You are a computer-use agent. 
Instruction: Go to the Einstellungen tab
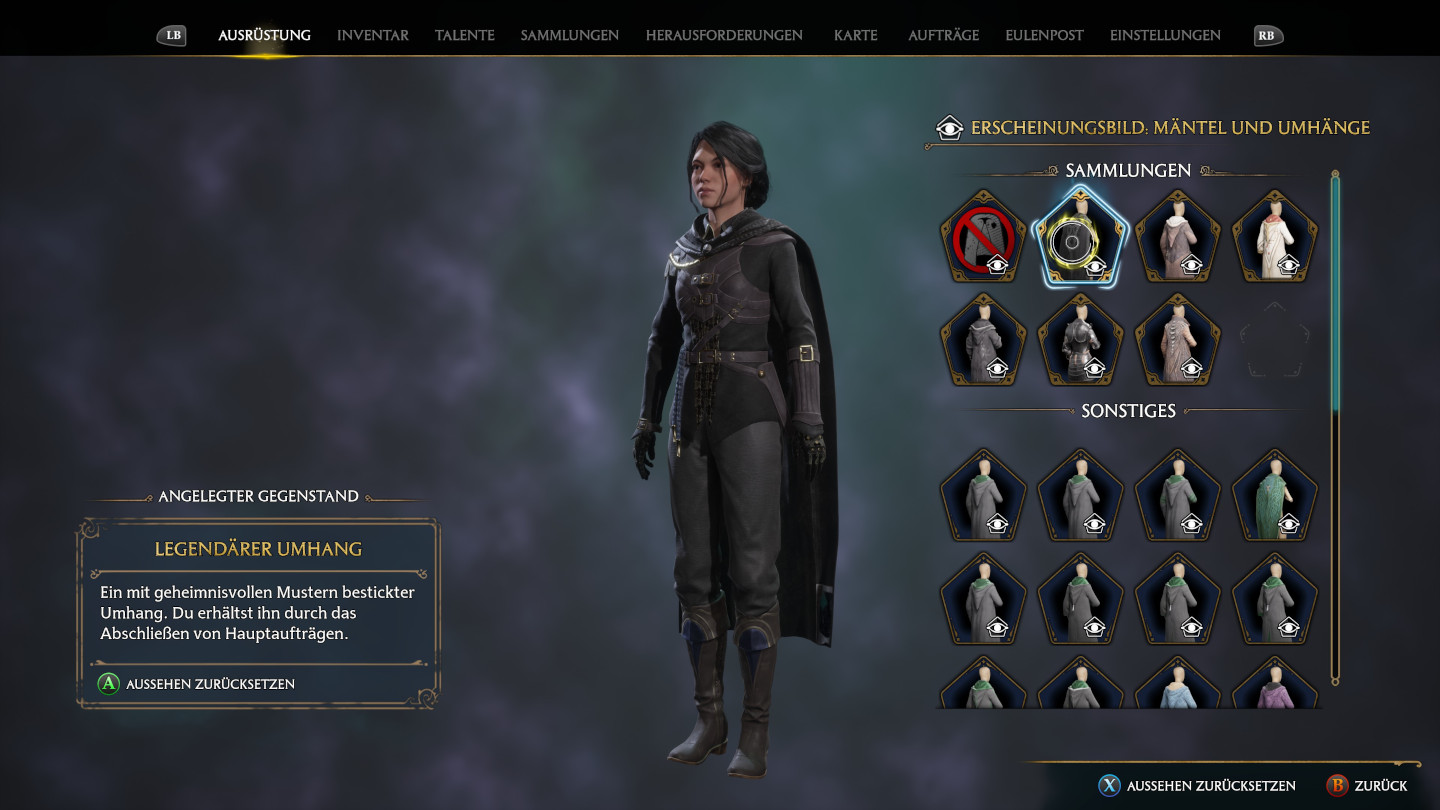click(x=1165, y=35)
